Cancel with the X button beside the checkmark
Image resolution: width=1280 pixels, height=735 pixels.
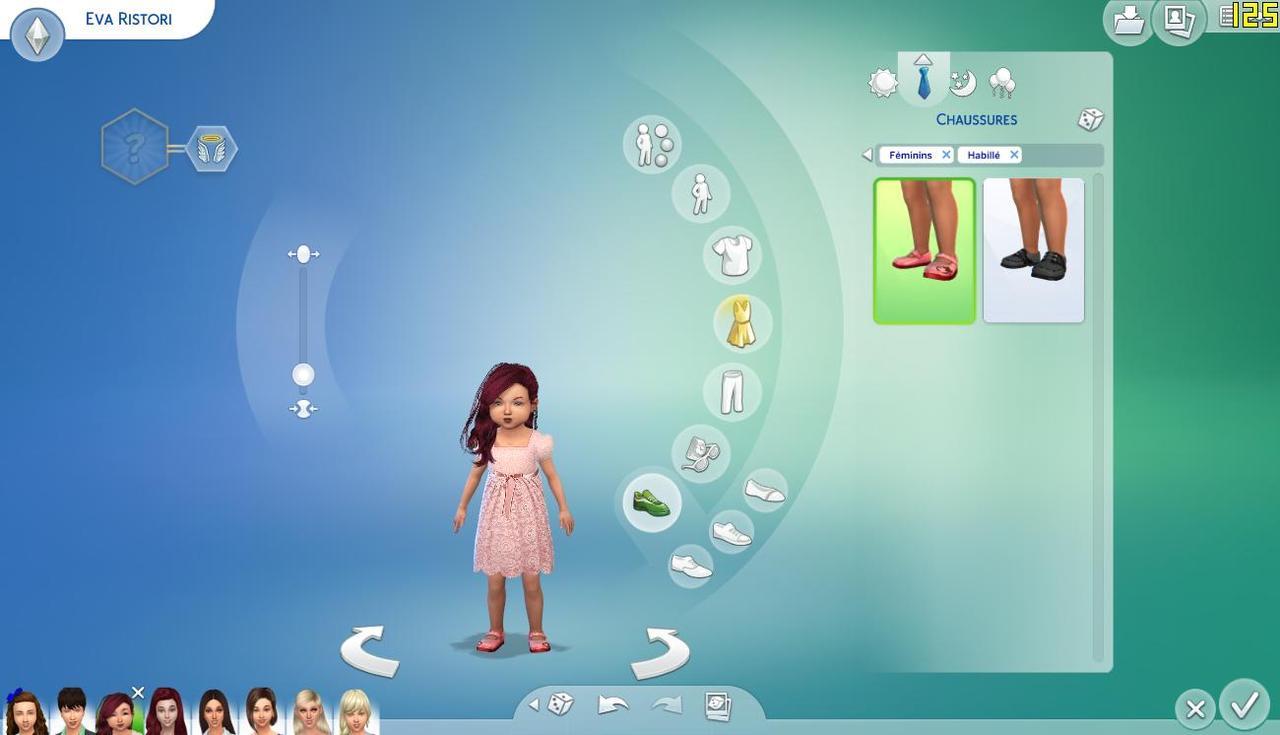tap(1195, 709)
